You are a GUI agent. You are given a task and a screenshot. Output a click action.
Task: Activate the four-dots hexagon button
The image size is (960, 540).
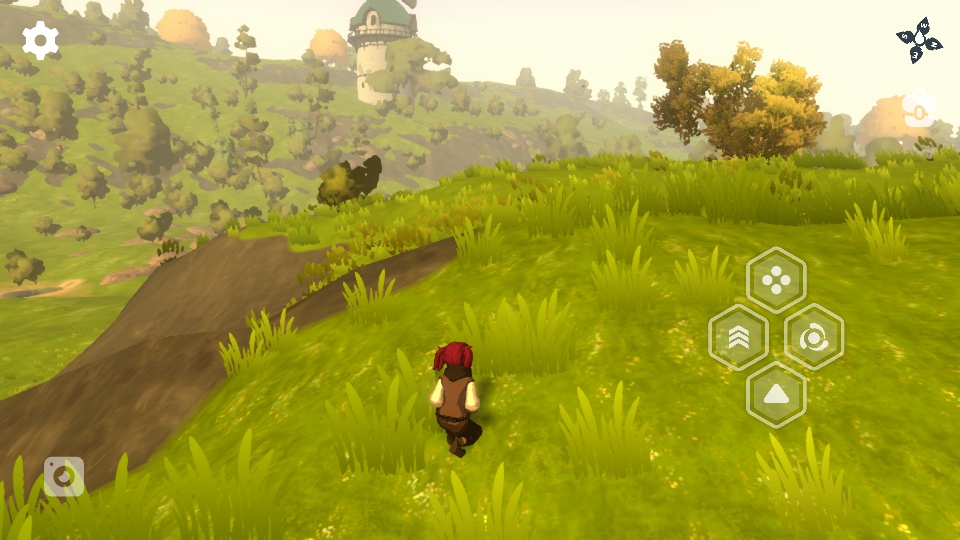click(x=776, y=280)
